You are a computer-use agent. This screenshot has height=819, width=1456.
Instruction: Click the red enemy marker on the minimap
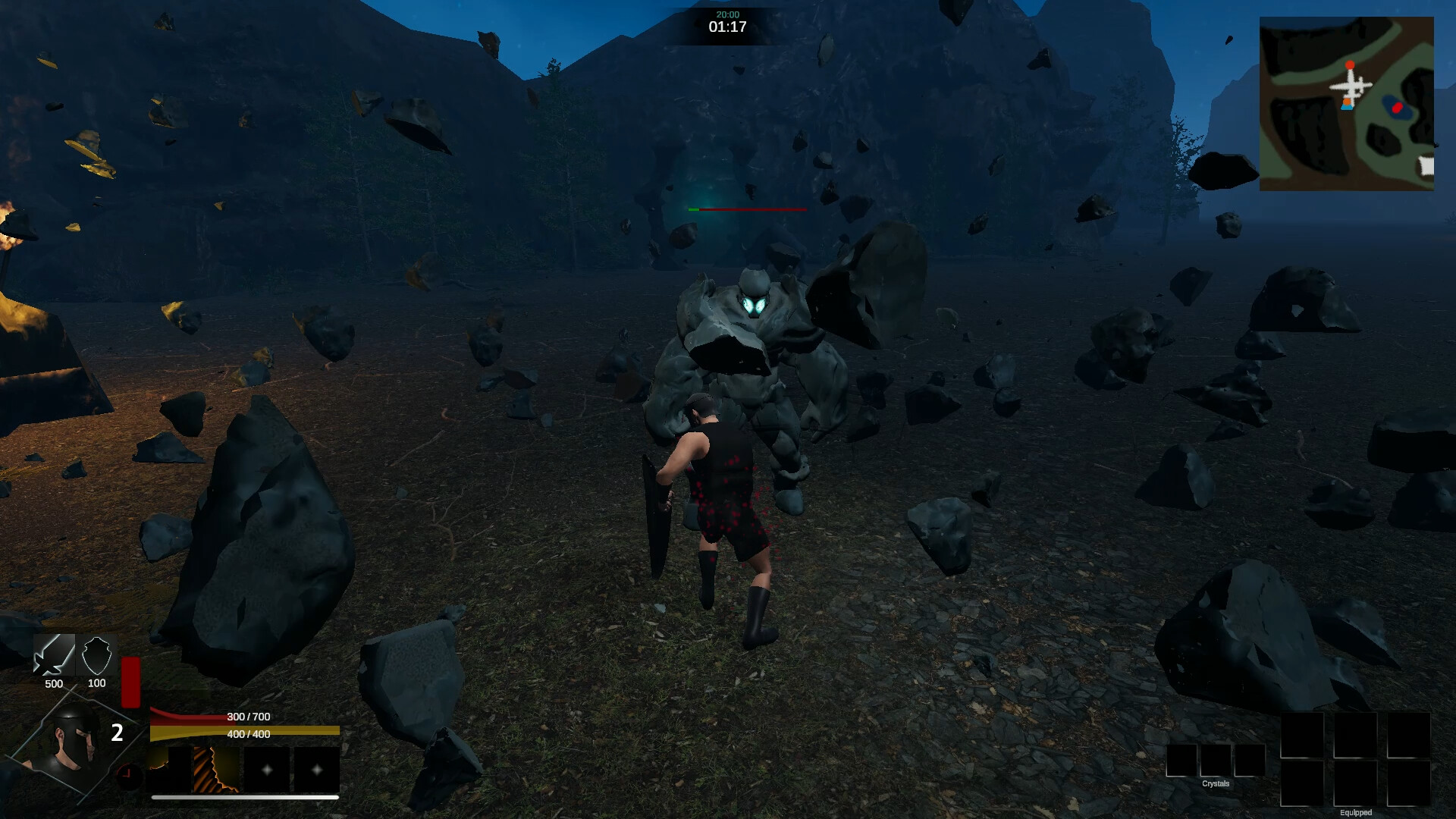pyautogui.click(x=1398, y=107)
